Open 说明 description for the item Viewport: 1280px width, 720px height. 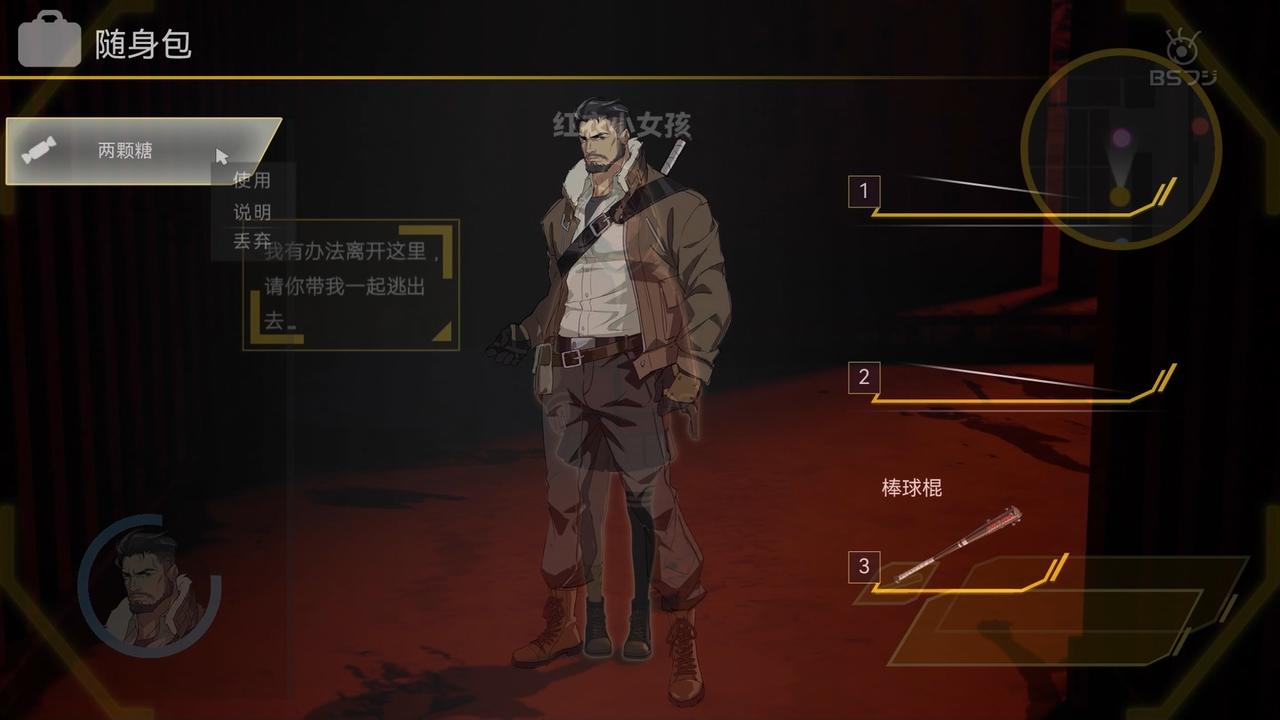pos(251,212)
